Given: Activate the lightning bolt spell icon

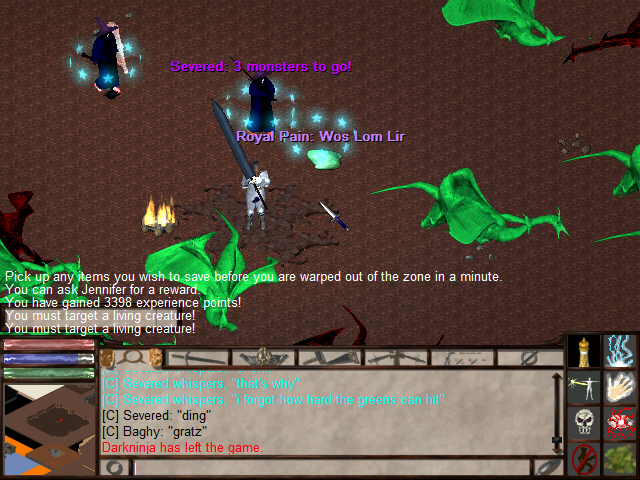Looking at the screenshot, I should pyautogui.click(x=621, y=350).
